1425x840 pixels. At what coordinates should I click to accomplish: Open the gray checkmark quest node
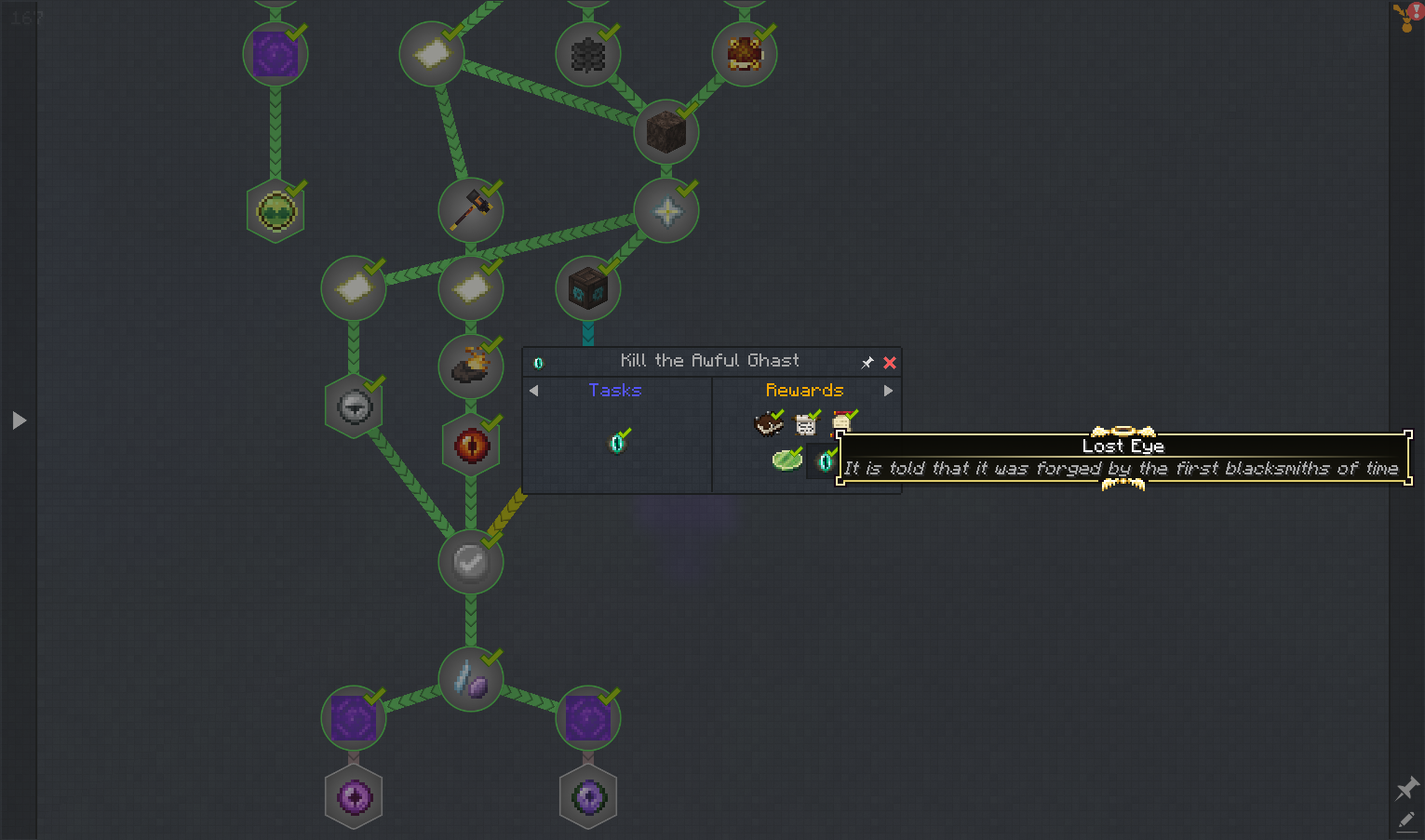[470, 562]
